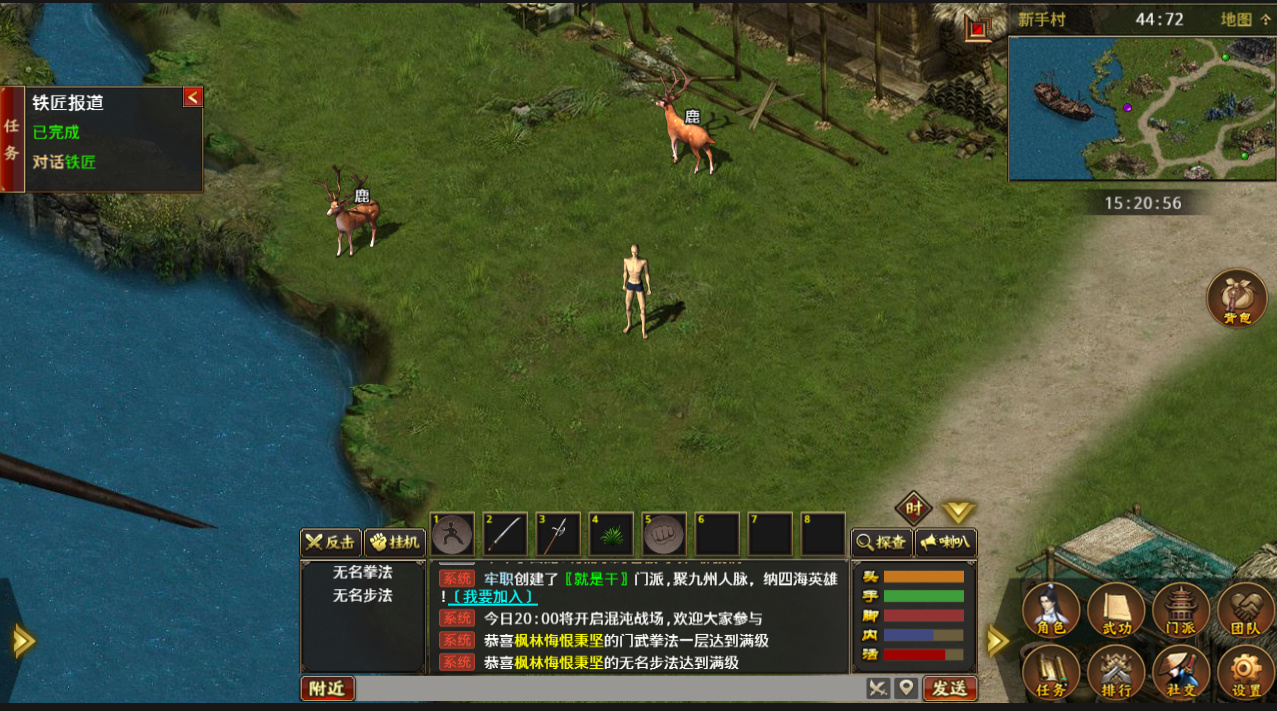Image resolution: width=1277 pixels, height=711 pixels.
Task: Follow the 我要加入 join link in chat
Action: click(493, 596)
